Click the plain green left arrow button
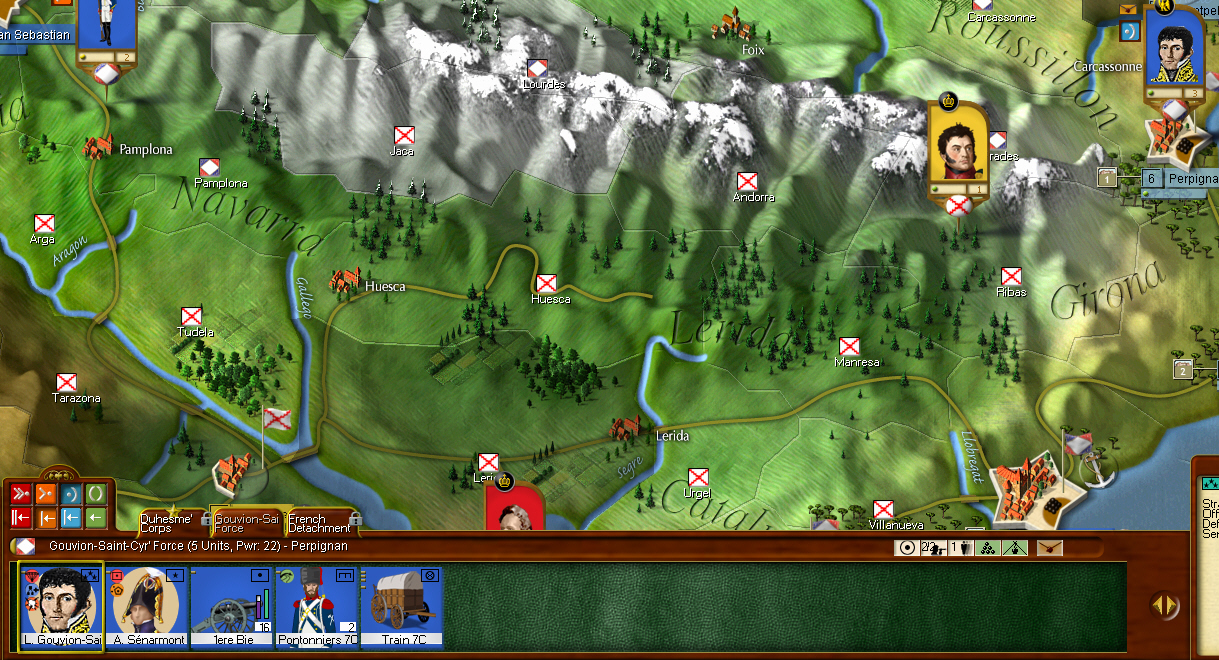The width and height of the screenshot is (1219, 660). point(96,517)
